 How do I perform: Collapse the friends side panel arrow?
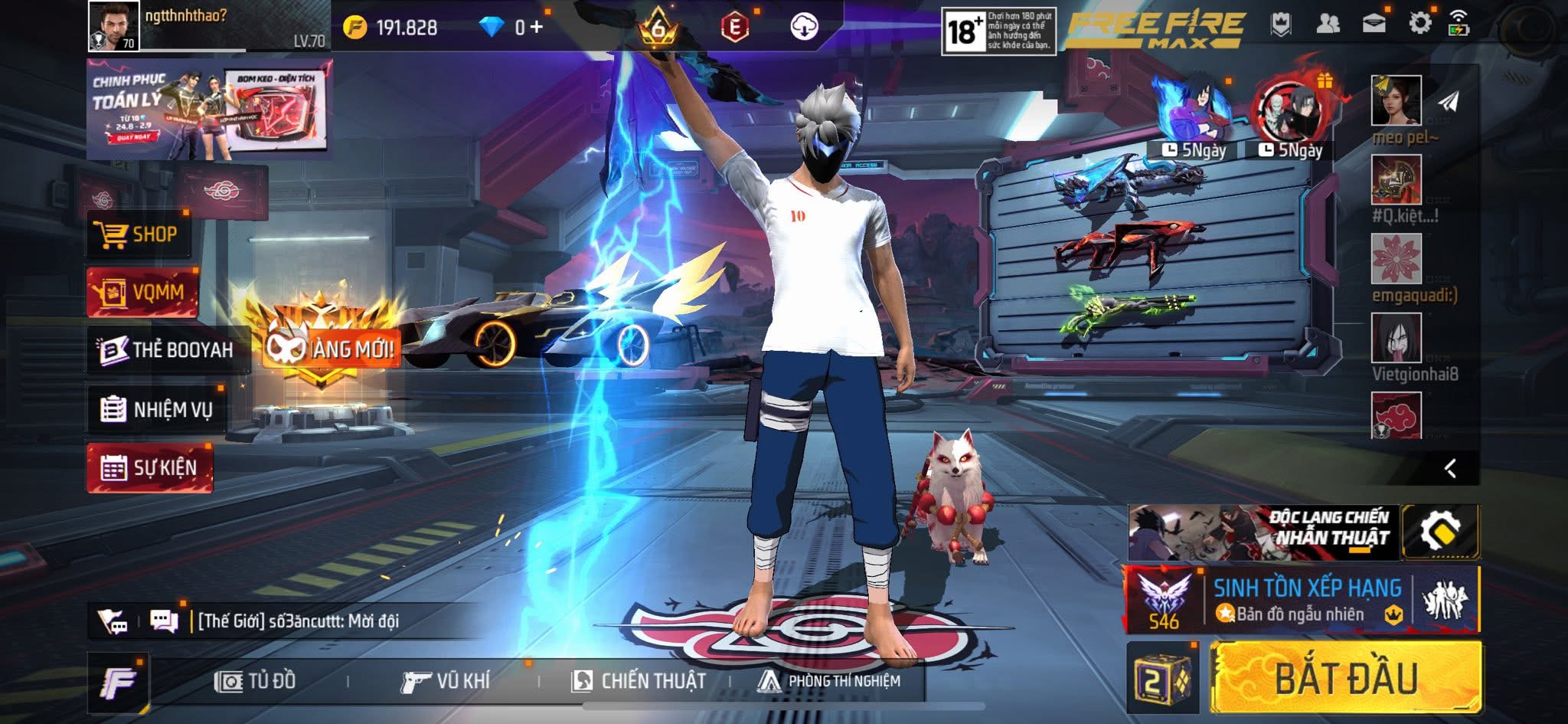pos(1449,468)
